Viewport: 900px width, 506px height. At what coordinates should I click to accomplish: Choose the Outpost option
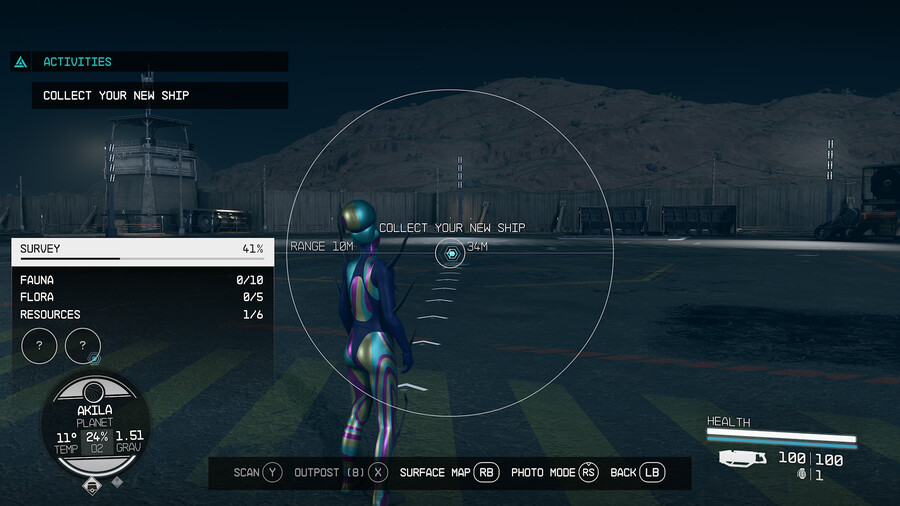(340, 472)
